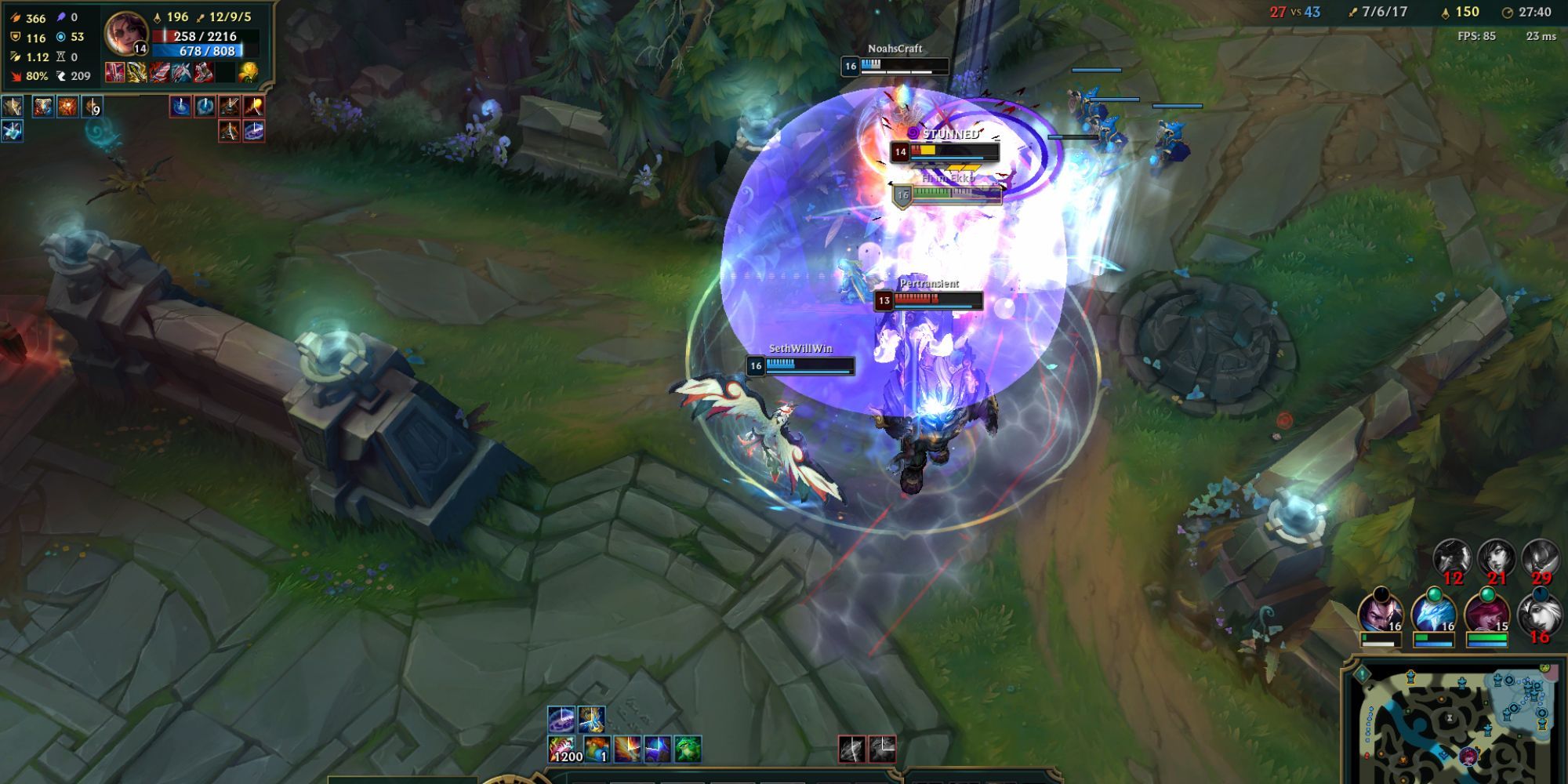This screenshot has width=1568, height=784.
Task: Click the attack damage stat icon showing 366
Action: pyautogui.click(x=15, y=18)
